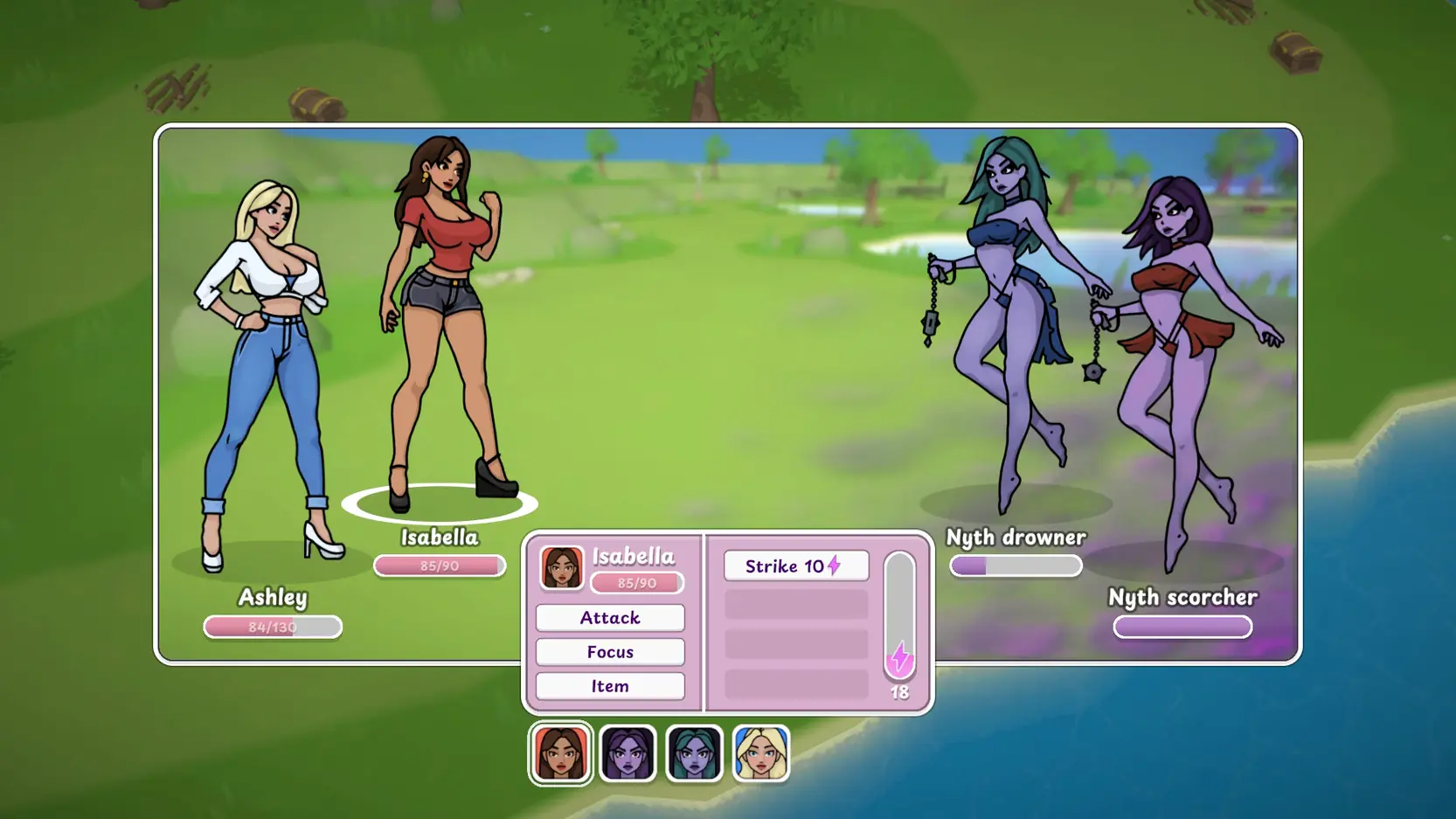Use the Strike 10 skill
This screenshot has width=1456, height=819.
tap(795, 566)
